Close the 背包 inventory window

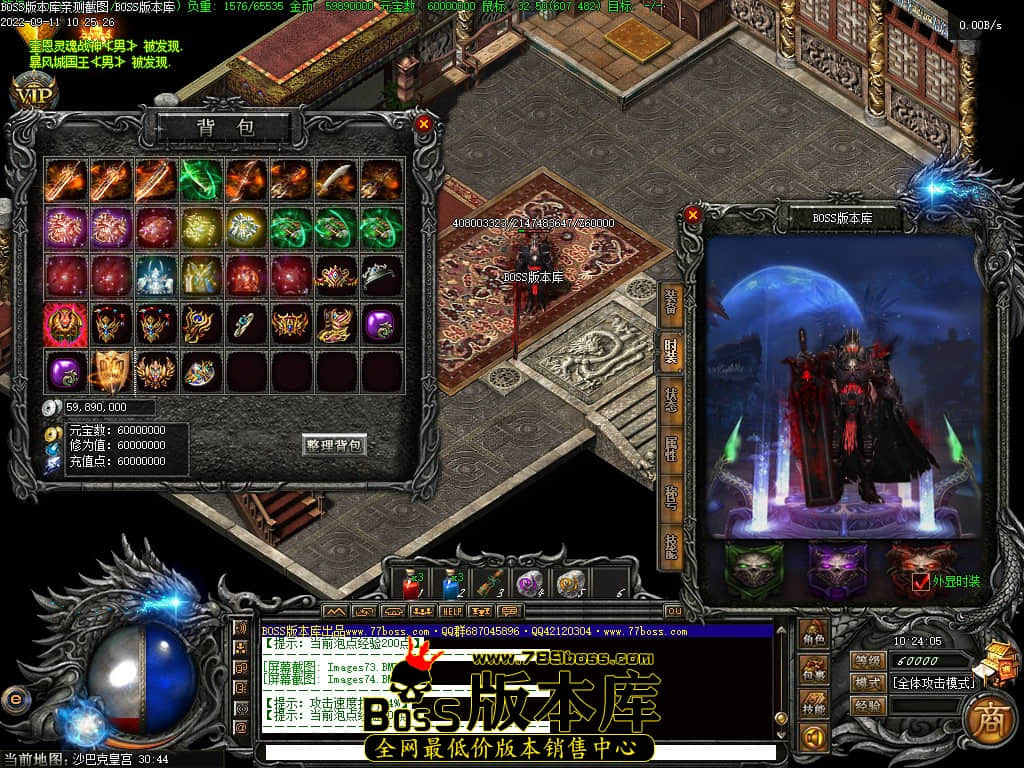point(424,124)
